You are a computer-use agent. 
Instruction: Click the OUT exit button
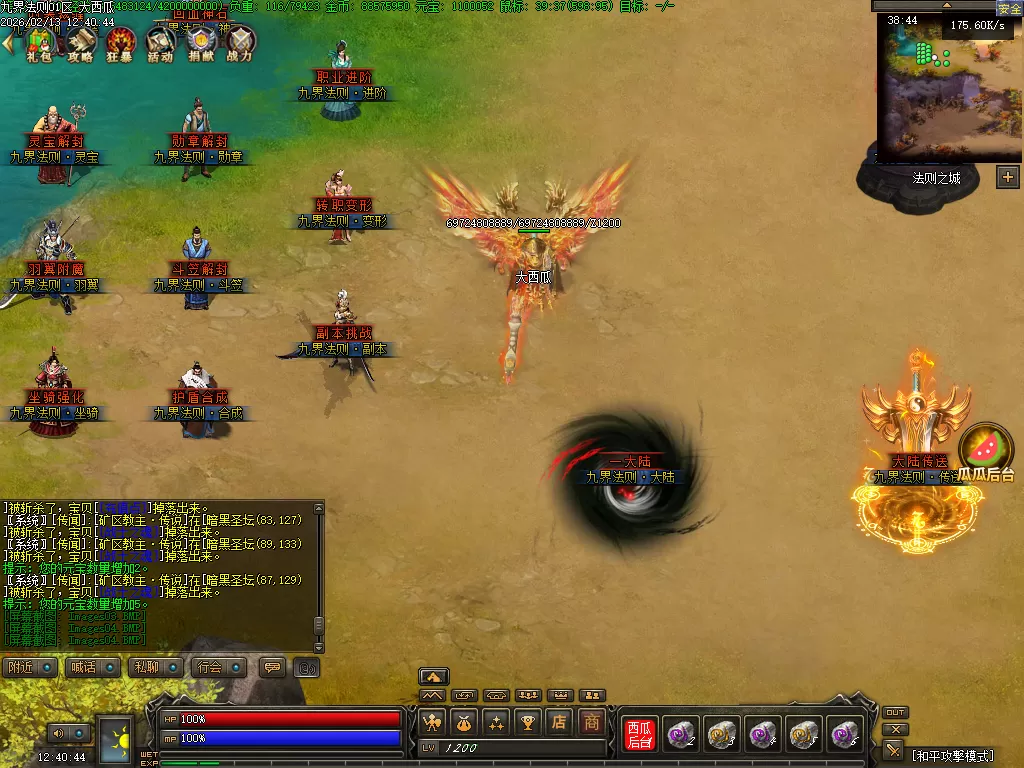click(x=895, y=713)
